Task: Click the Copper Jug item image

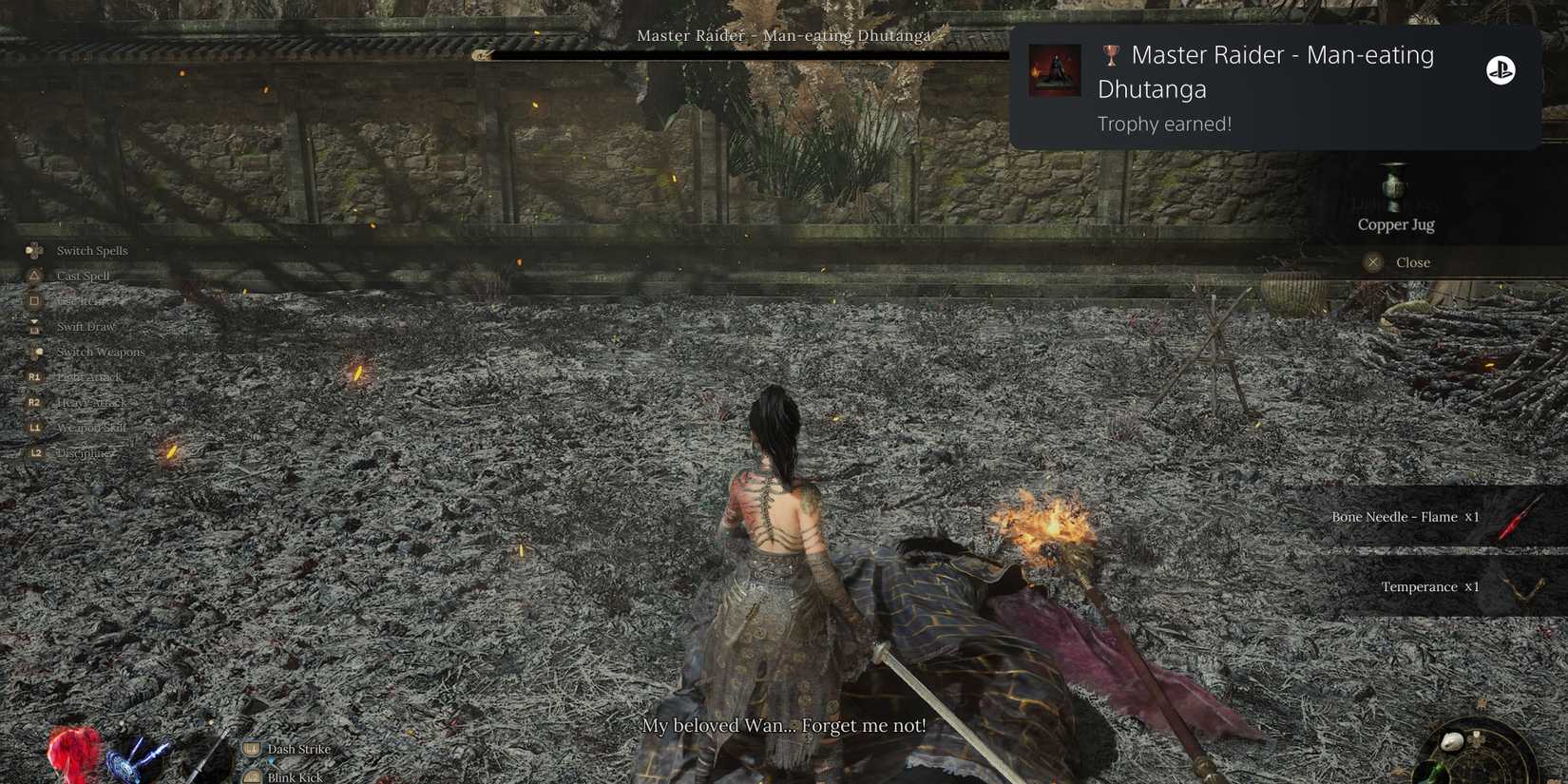Action: pyautogui.click(x=1394, y=186)
